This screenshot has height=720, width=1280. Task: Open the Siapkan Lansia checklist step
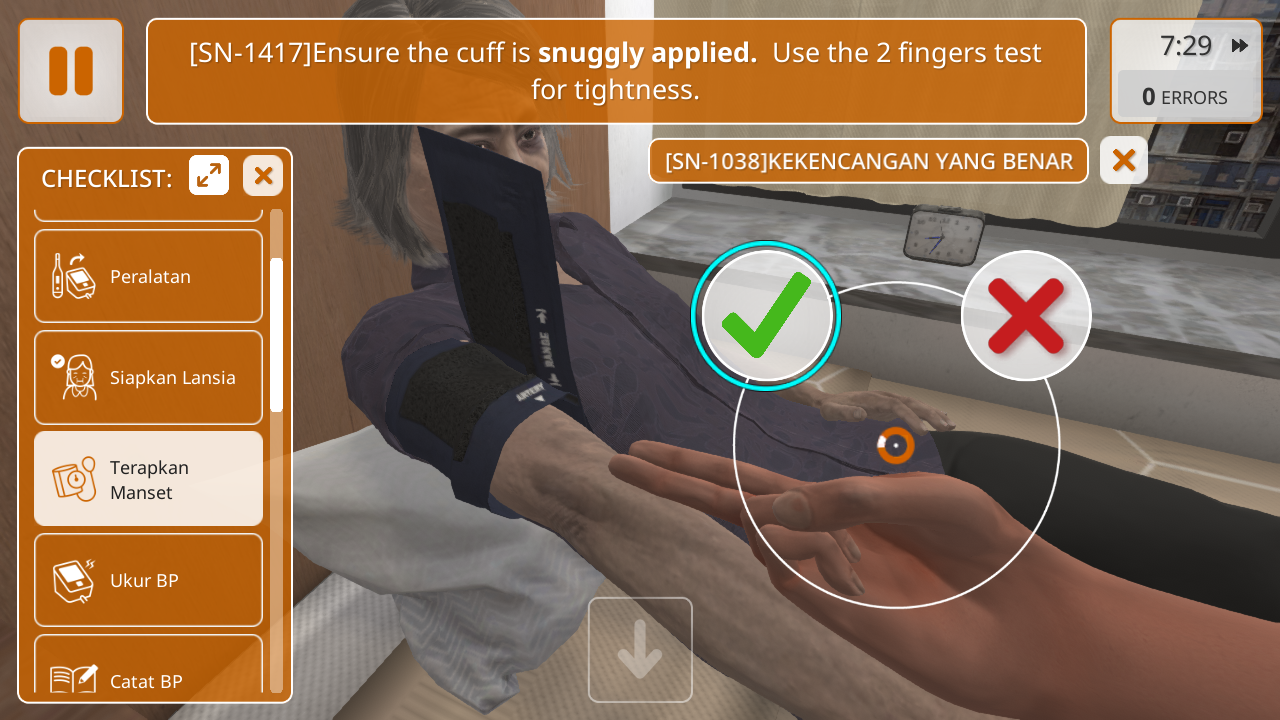(148, 377)
